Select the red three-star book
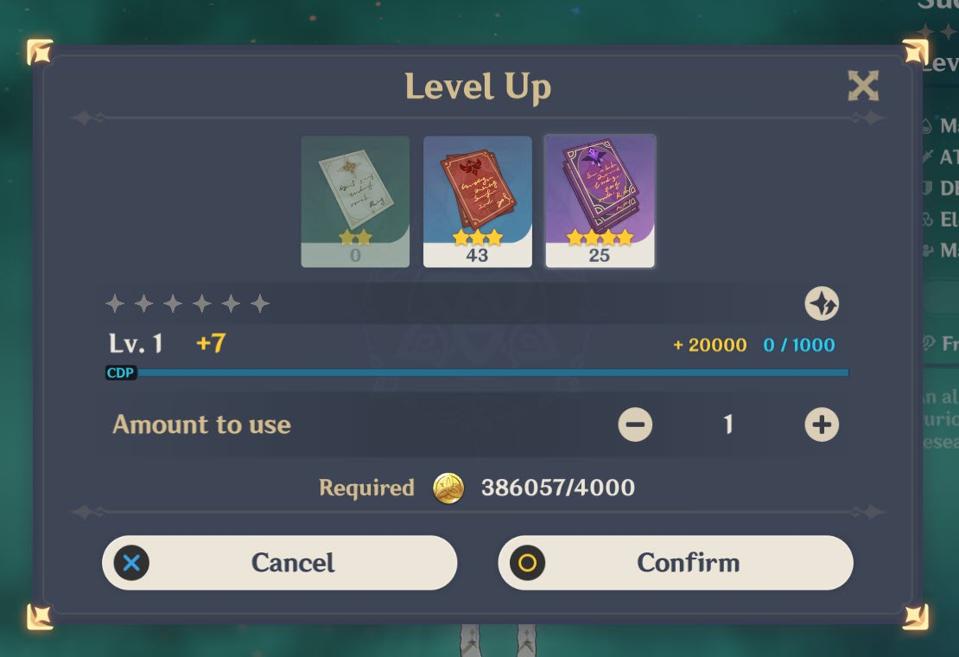 [x=477, y=201]
